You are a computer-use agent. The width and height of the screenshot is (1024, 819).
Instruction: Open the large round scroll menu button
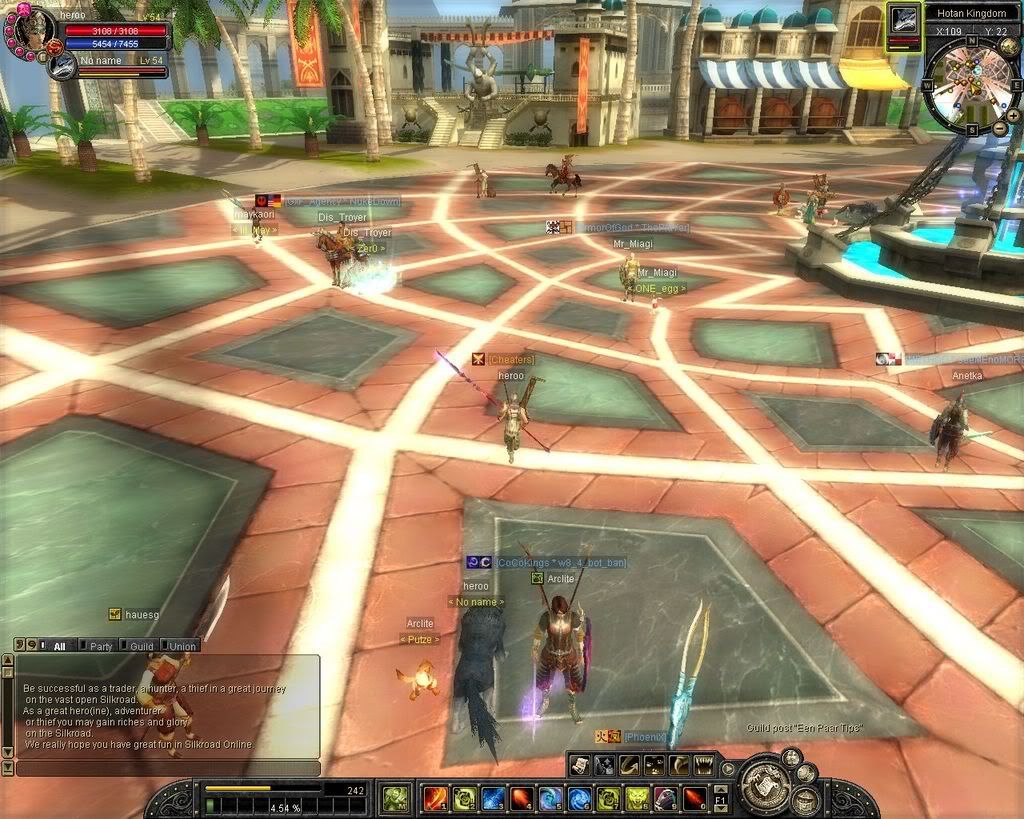(x=765, y=785)
